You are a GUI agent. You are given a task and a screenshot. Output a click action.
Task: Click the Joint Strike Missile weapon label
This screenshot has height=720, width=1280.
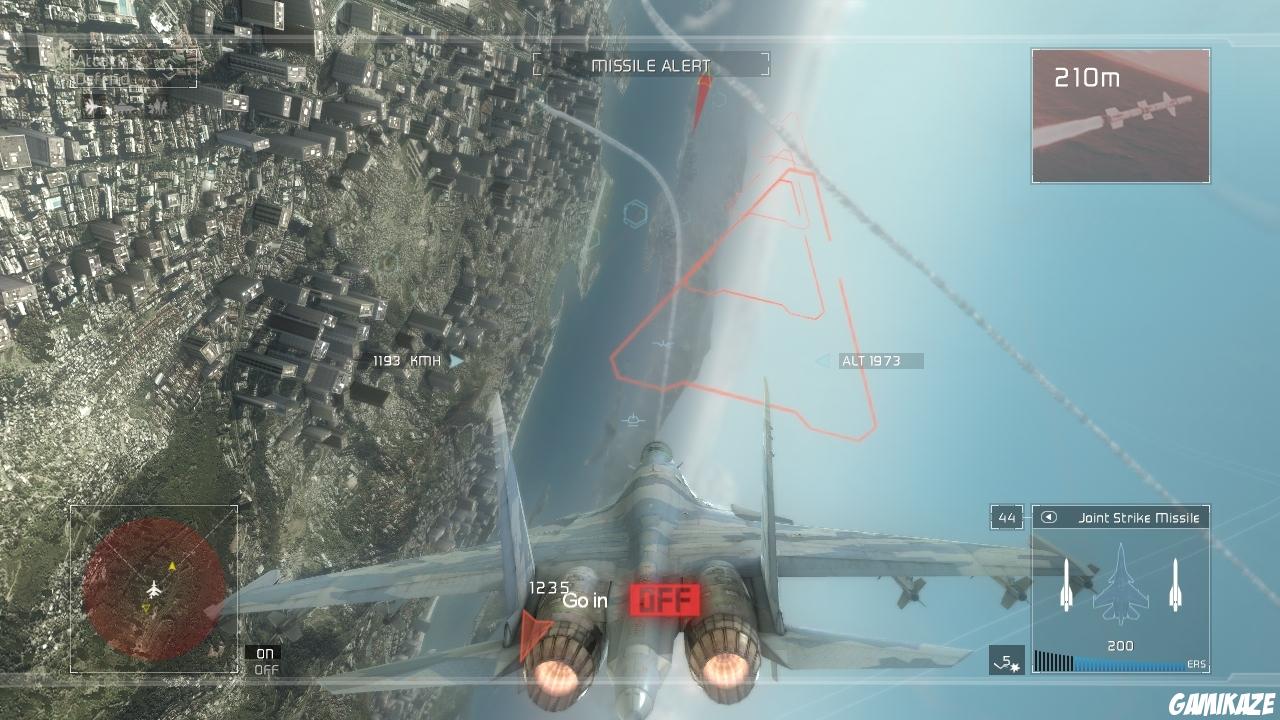(x=1140, y=518)
